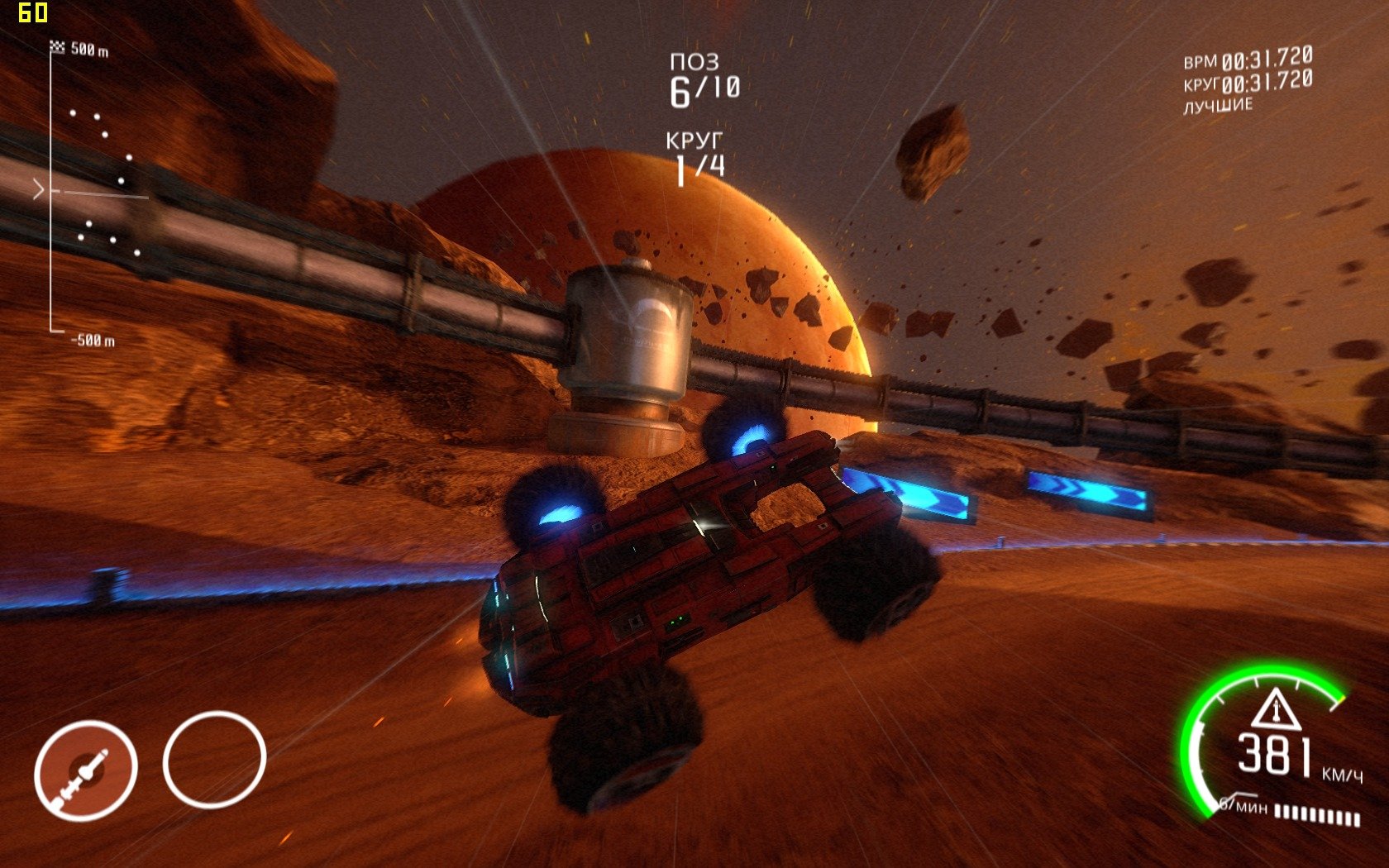Viewport: 1389px width, 868px height.
Task: Activate the missile weapon pickup slot
Action: click(x=85, y=770)
